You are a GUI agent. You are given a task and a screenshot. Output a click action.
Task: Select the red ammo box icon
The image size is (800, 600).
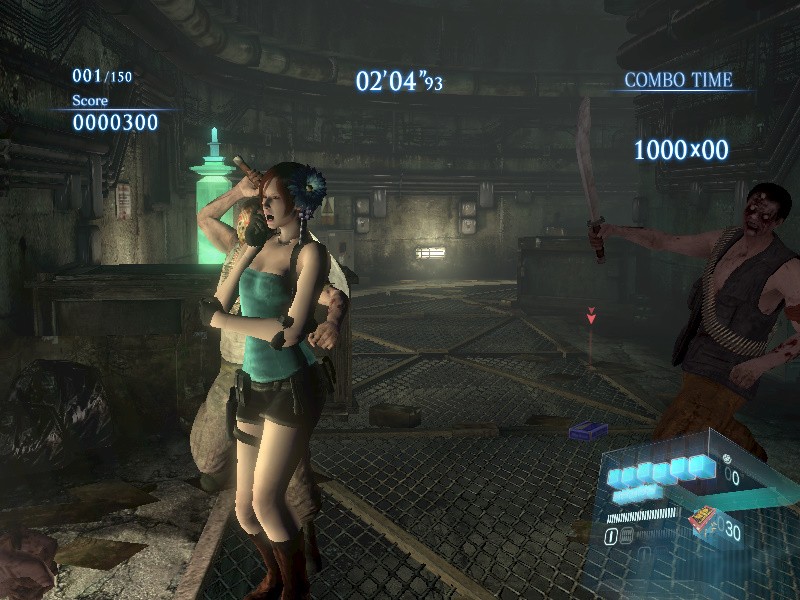tap(702, 517)
